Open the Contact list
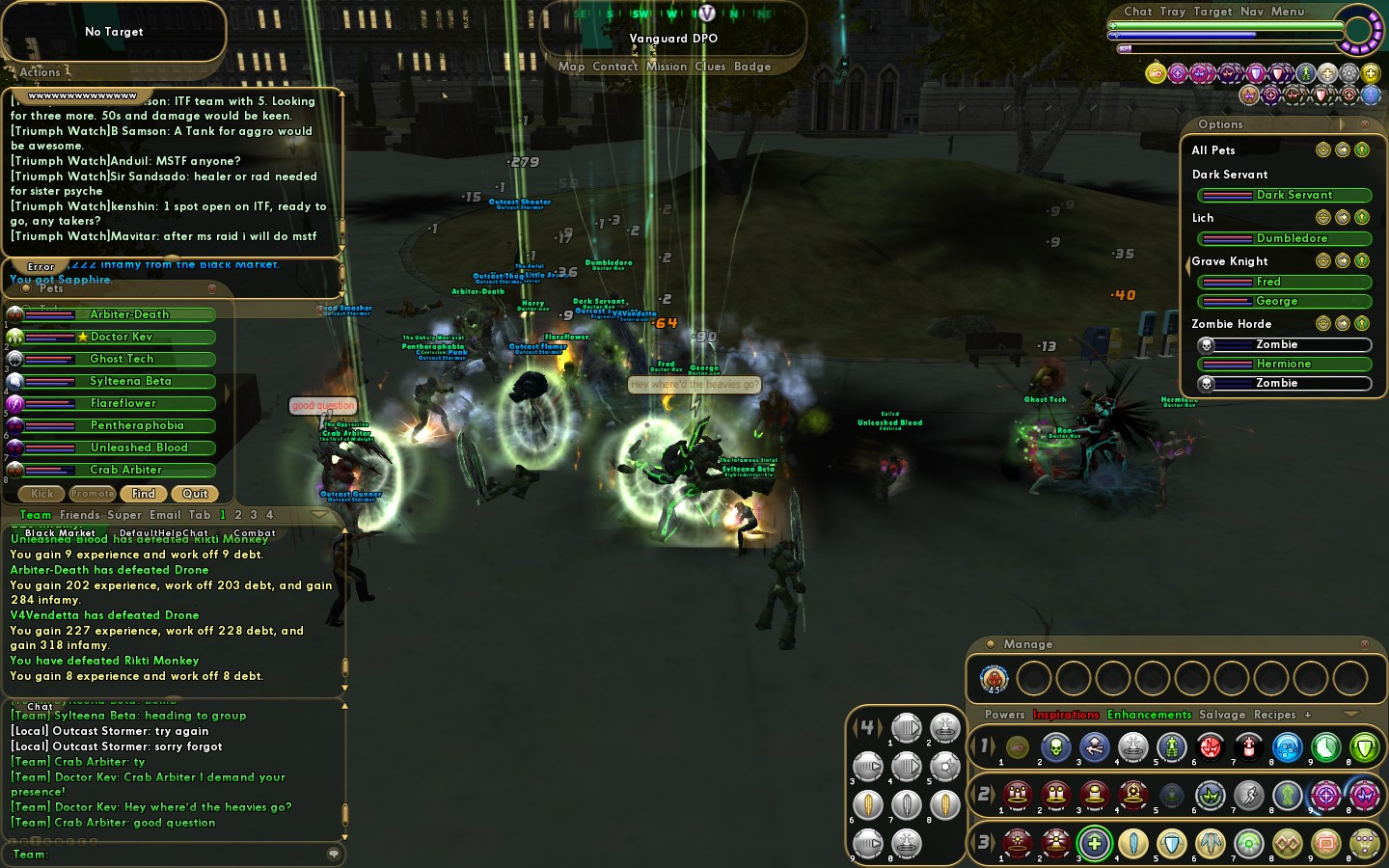The image size is (1389, 868). tap(614, 67)
